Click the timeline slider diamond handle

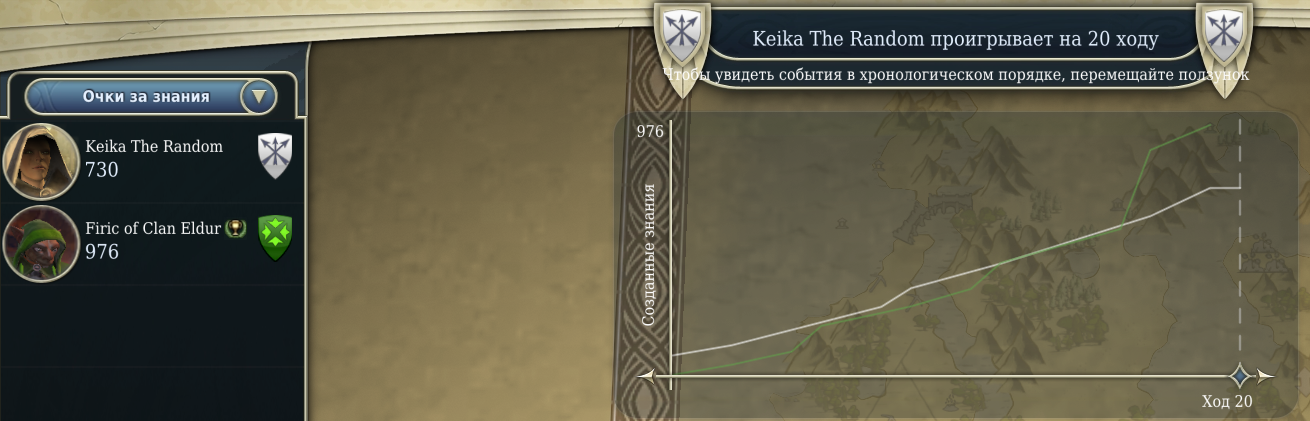tap(1240, 376)
